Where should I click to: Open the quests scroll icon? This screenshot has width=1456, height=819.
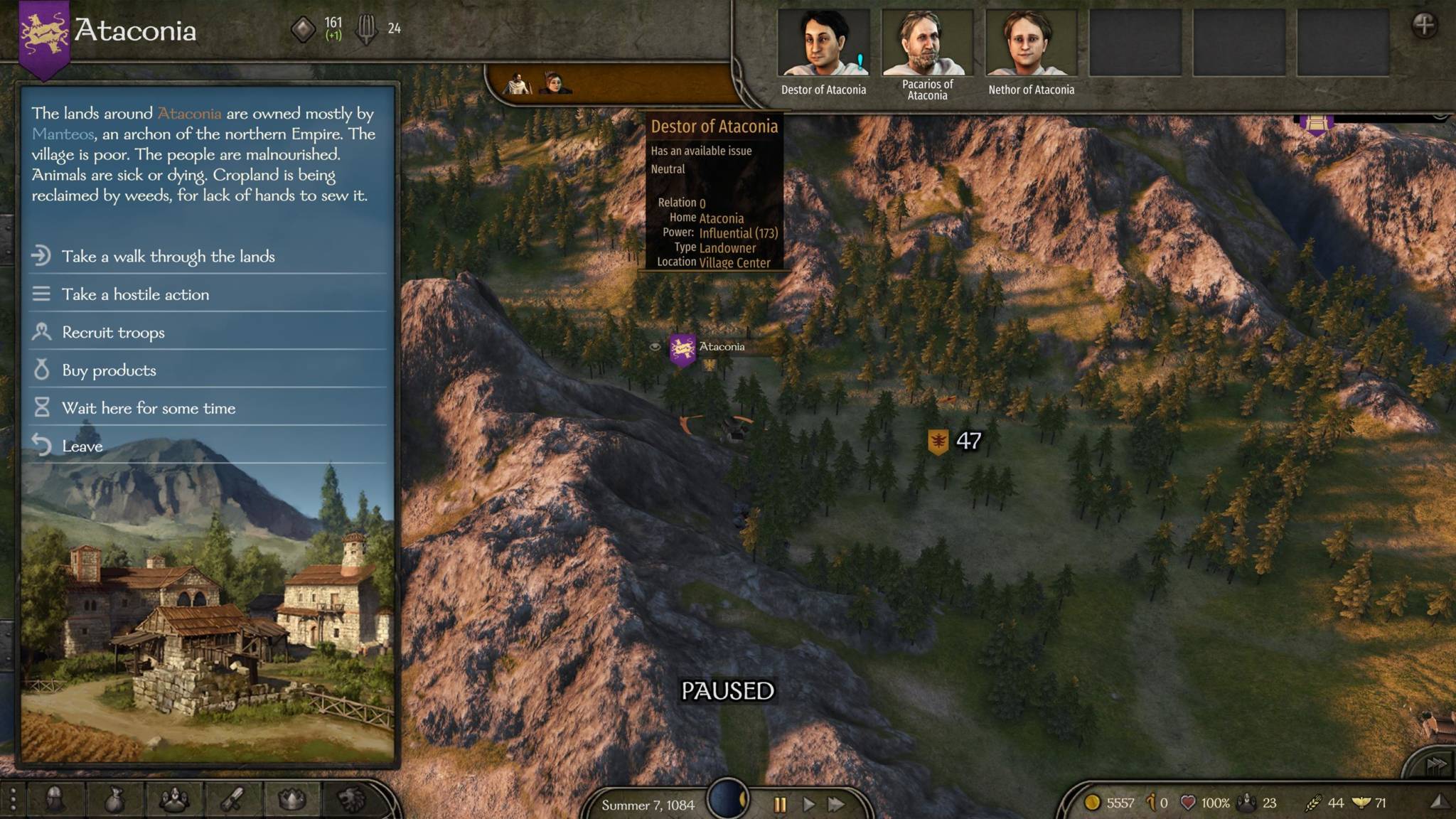coord(232,801)
